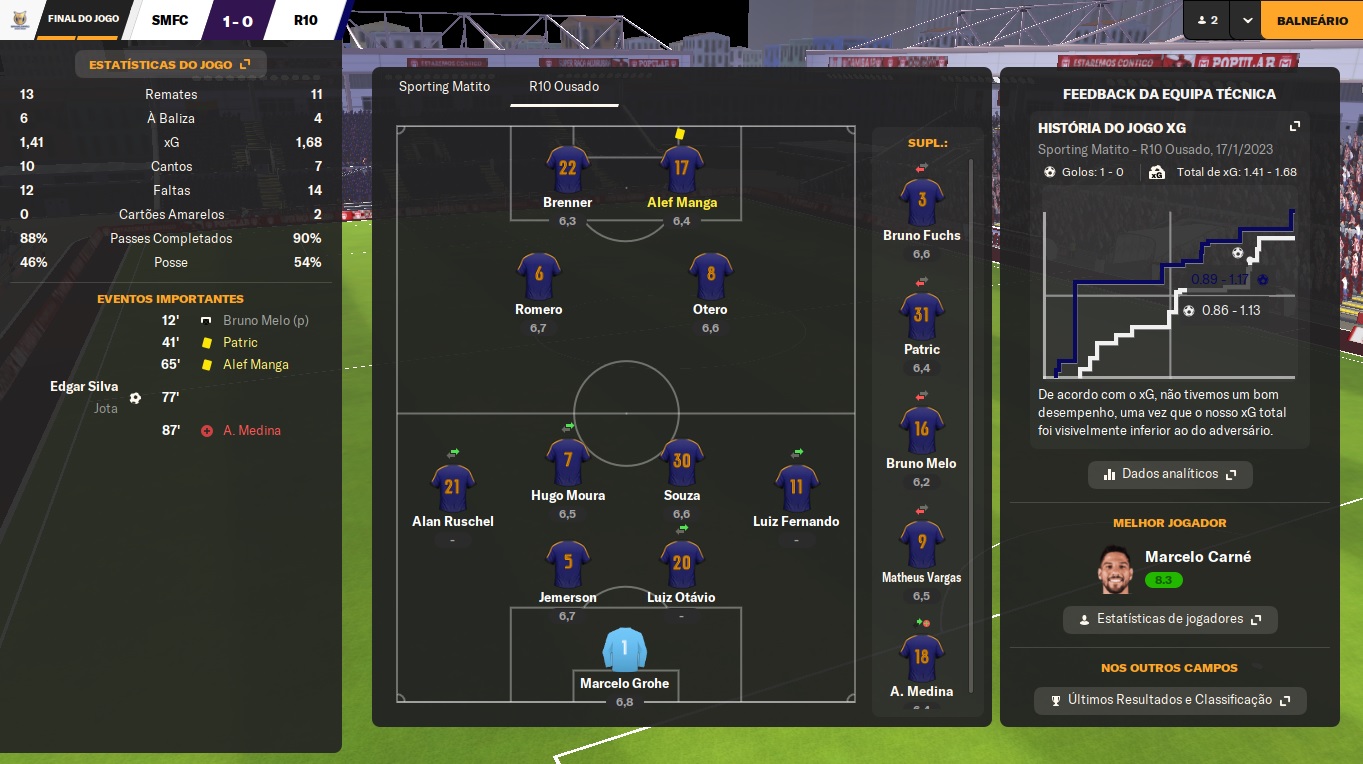This screenshot has height=764, width=1363.
Task: Pick substitute Bruno Fuchs
Action: coord(921,203)
